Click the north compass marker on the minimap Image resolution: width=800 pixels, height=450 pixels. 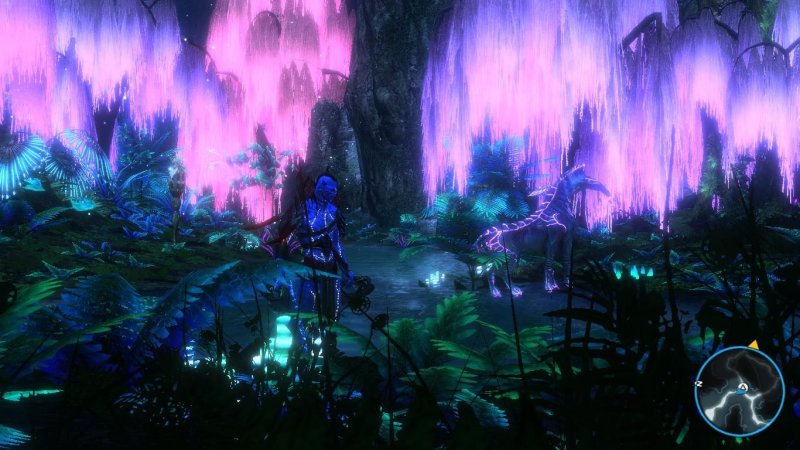pos(700,383)
